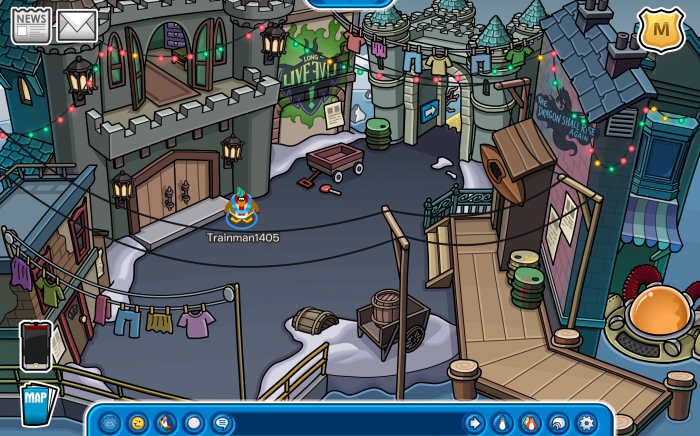
Task: Open the mail envelope inbox
Action: 76,26
